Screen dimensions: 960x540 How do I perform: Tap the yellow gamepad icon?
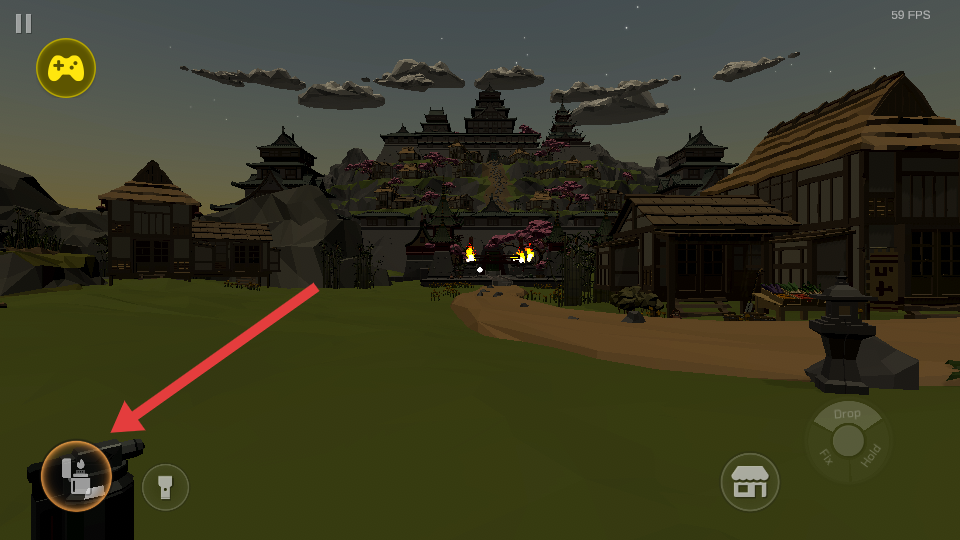coord(66,68)
